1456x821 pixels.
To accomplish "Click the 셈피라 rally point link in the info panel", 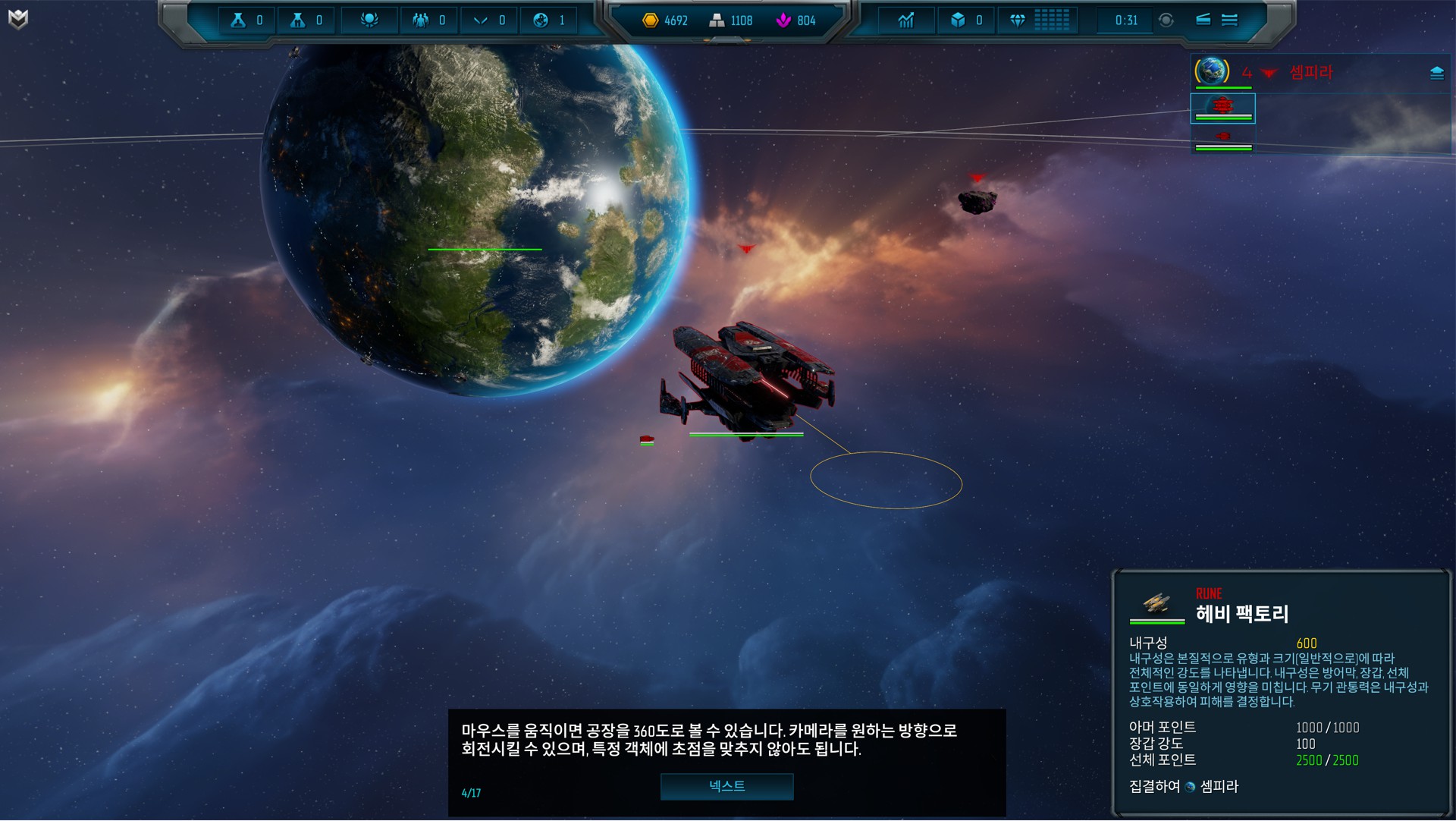I will point(1219,787).
